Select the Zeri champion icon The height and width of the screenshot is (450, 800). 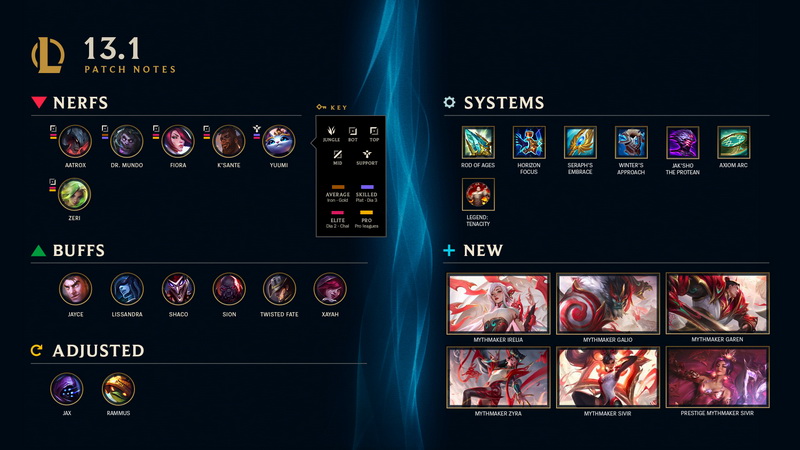(75, 194)
